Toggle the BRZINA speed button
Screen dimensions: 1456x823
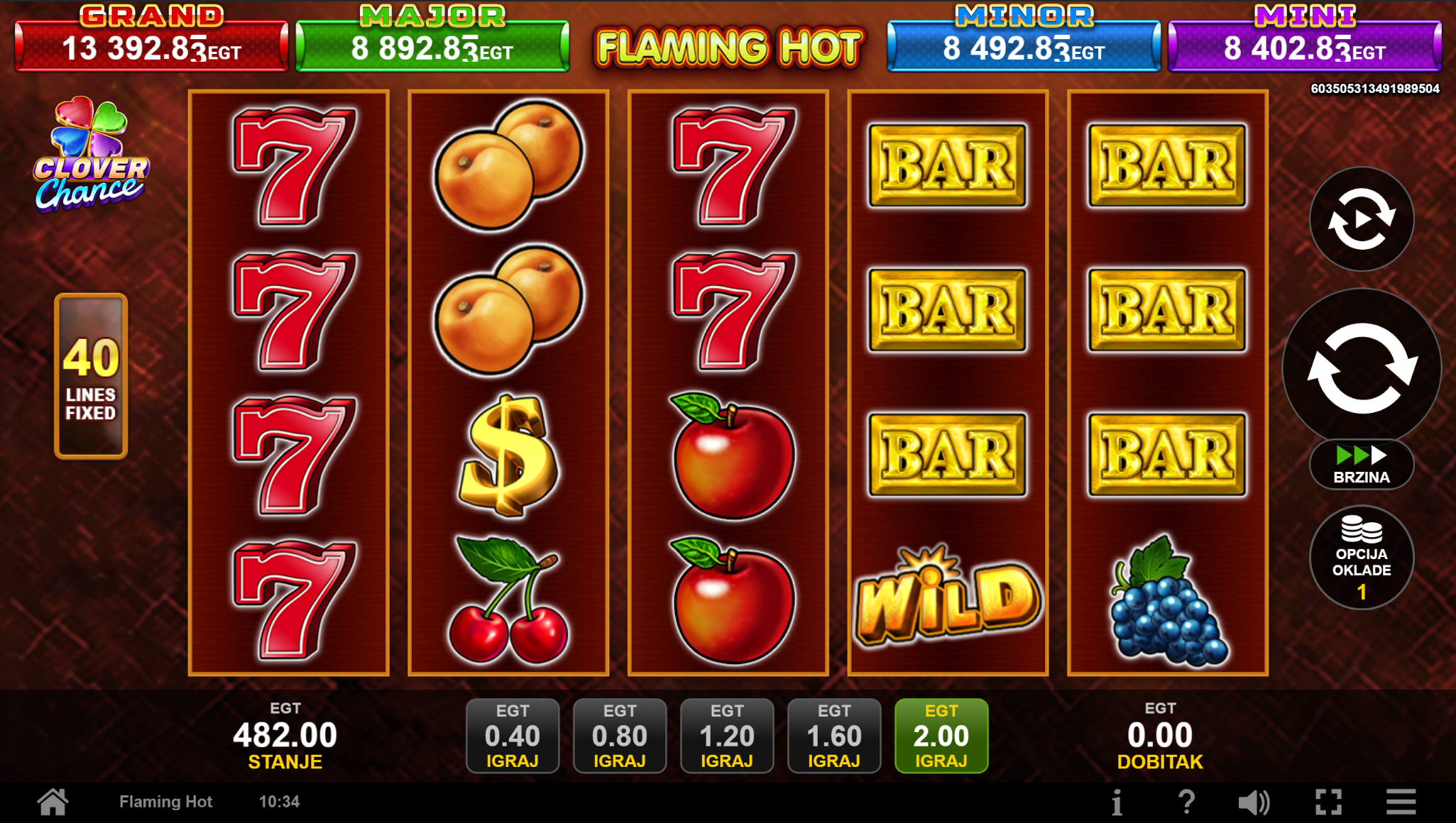pyautogui.click(x=1362, y=465)
